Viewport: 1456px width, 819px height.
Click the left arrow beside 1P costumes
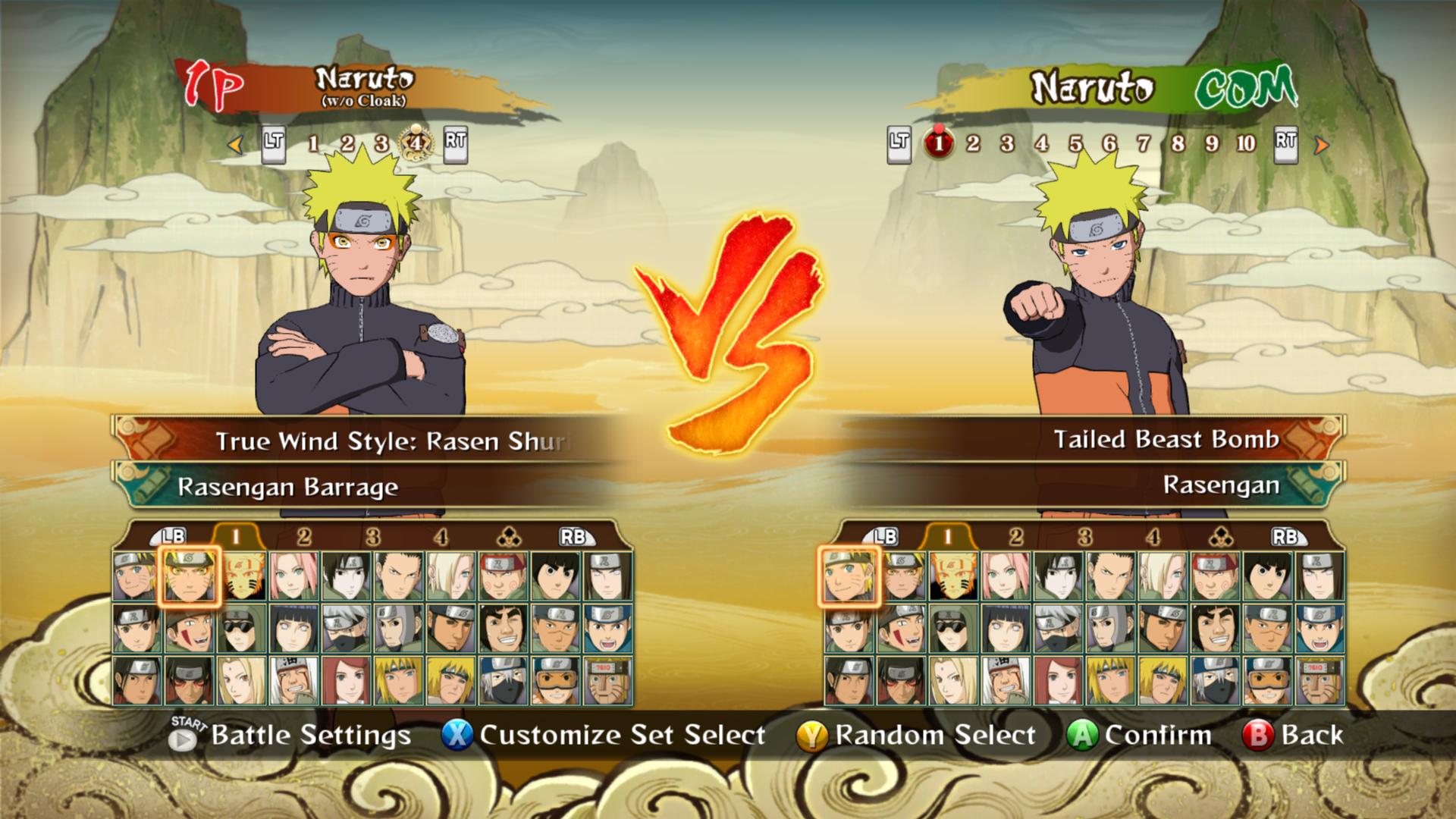pos(236,143)
